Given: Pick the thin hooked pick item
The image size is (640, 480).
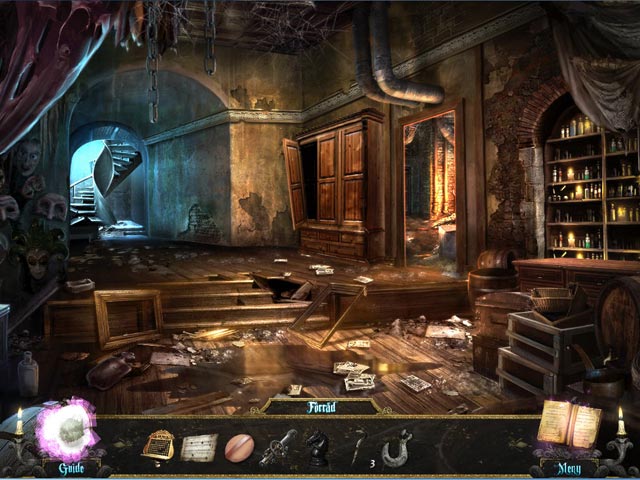Looking at the screenshot, I should (x=355, y=445).
